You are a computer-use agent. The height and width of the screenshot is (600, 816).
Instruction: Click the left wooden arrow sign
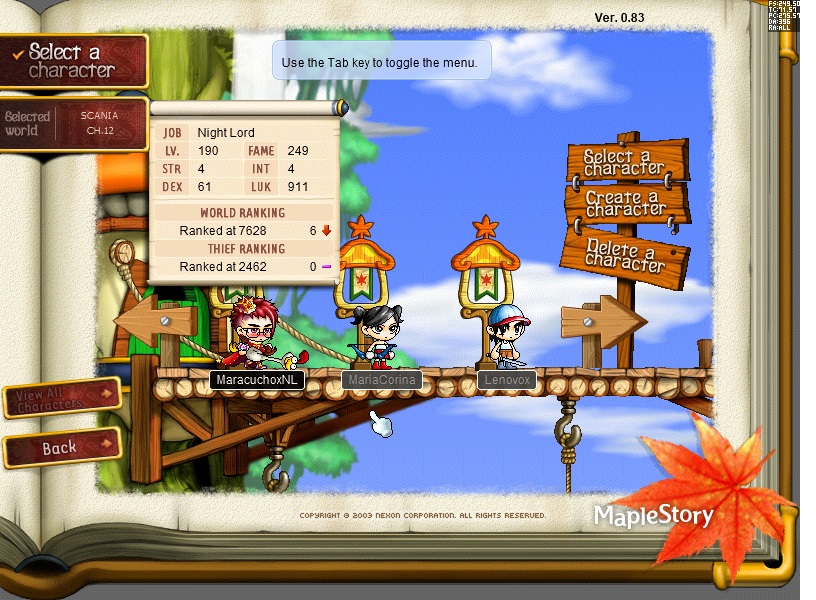153,322
